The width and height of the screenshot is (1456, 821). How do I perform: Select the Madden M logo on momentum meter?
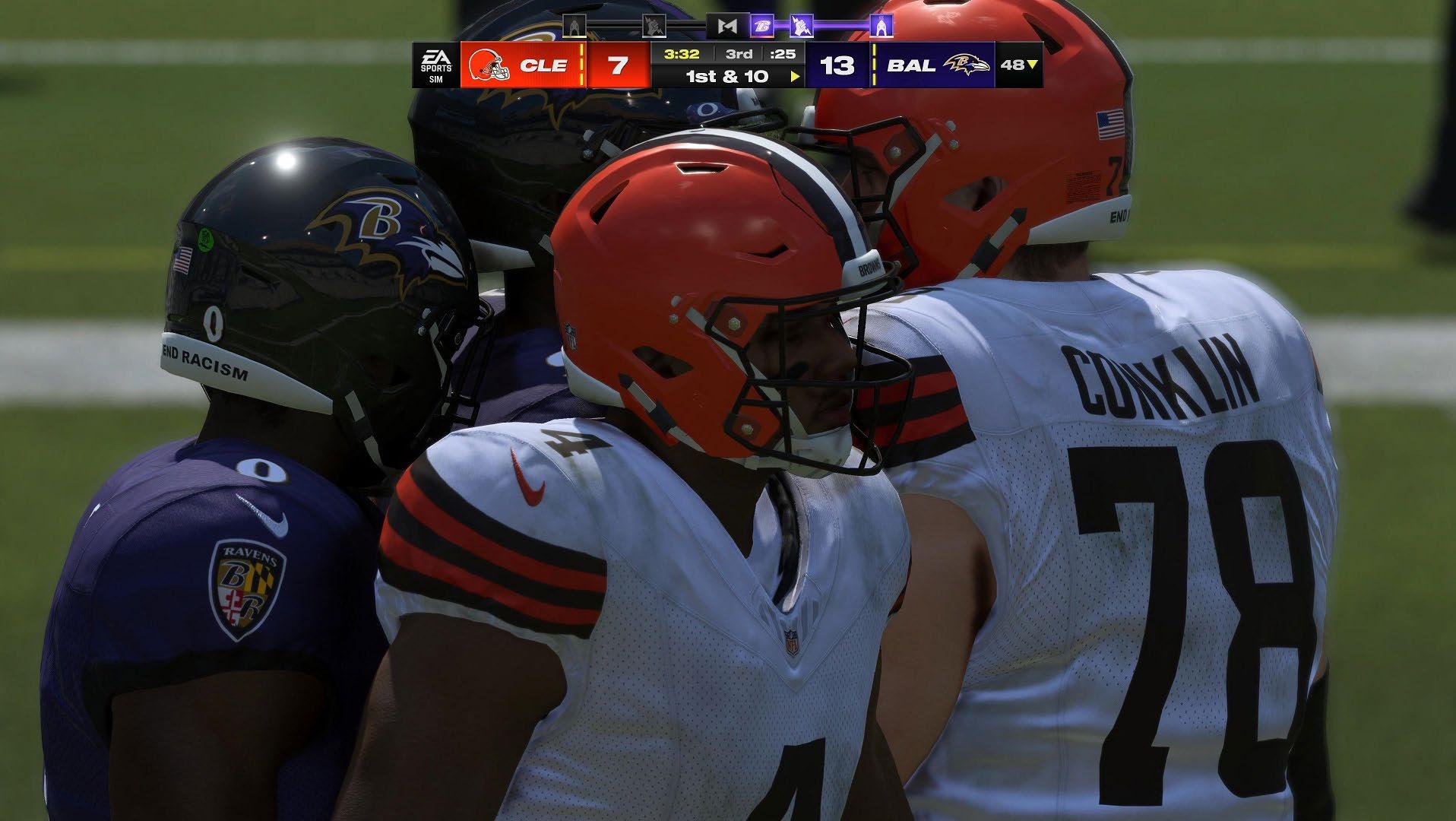pyautogui.click(x=726, y=27)
